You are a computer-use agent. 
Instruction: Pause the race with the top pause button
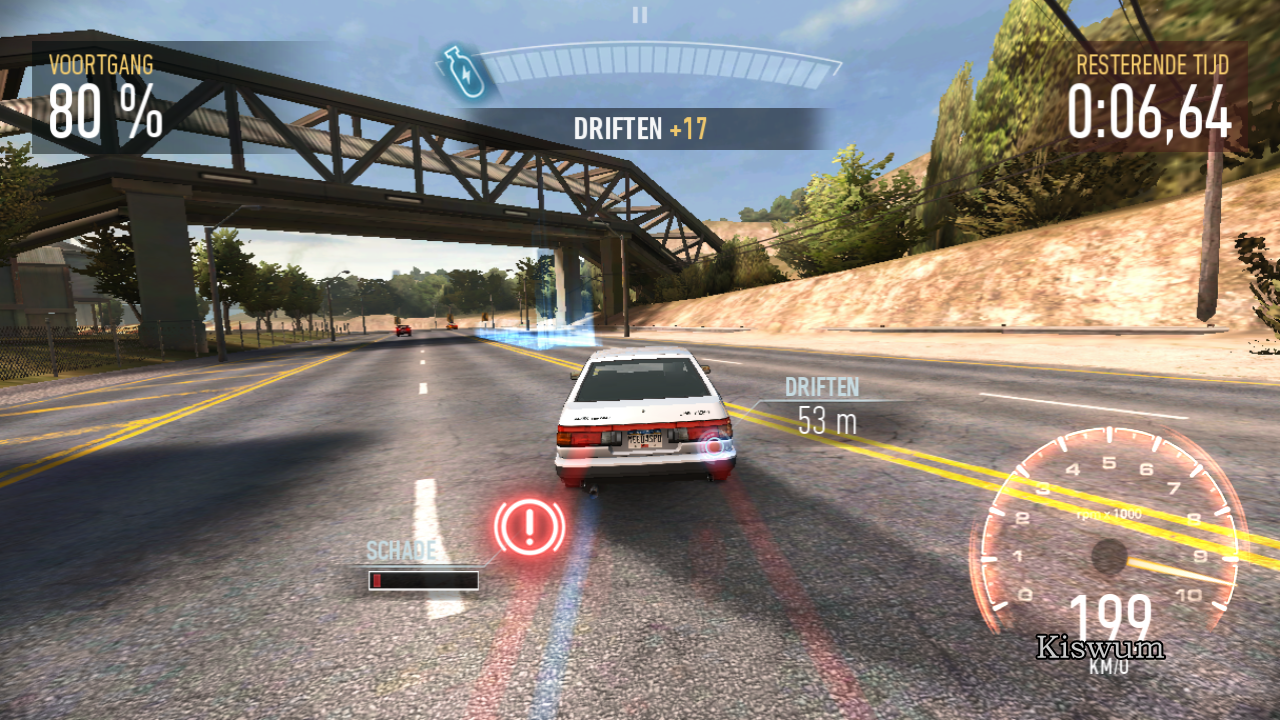[640, 14]
